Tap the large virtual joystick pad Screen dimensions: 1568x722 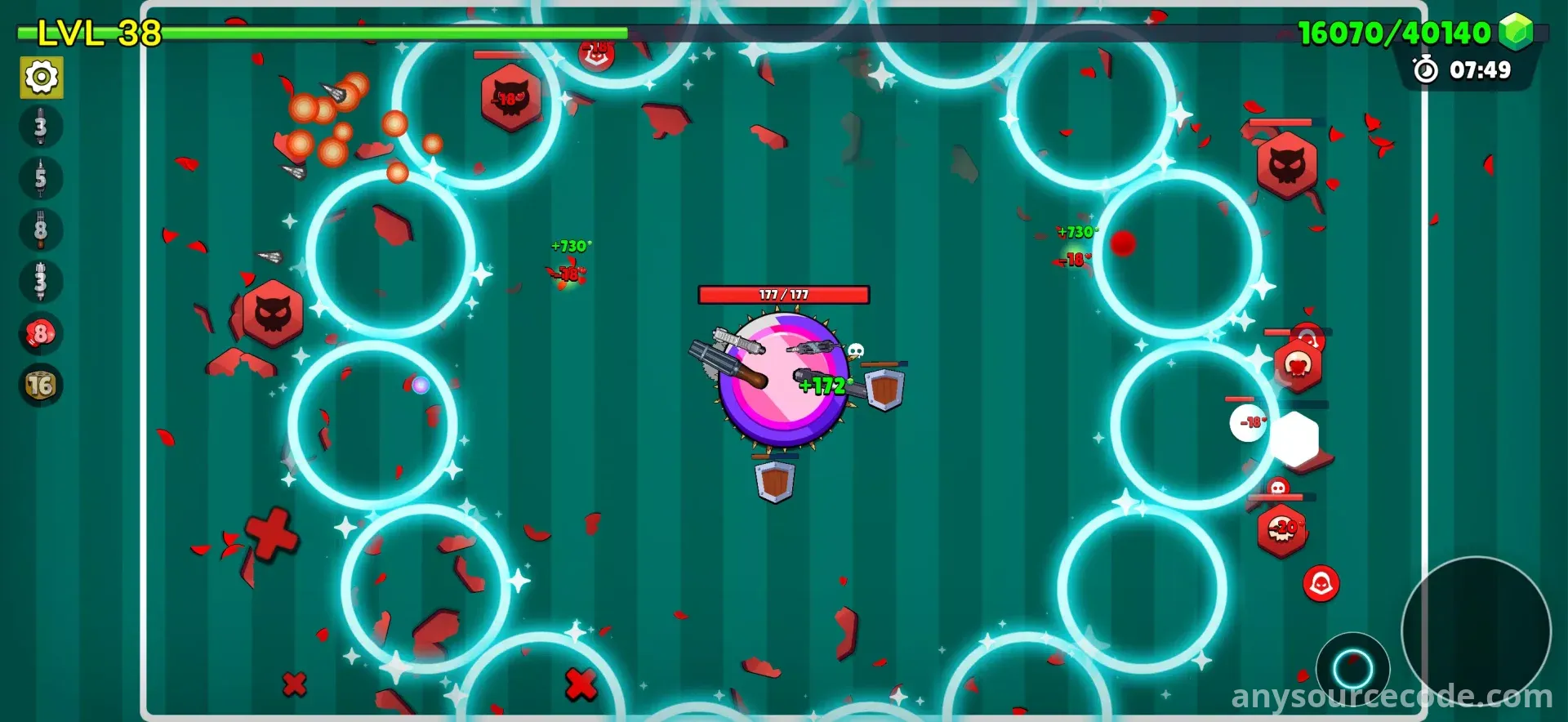click(x=1476, y=630)
